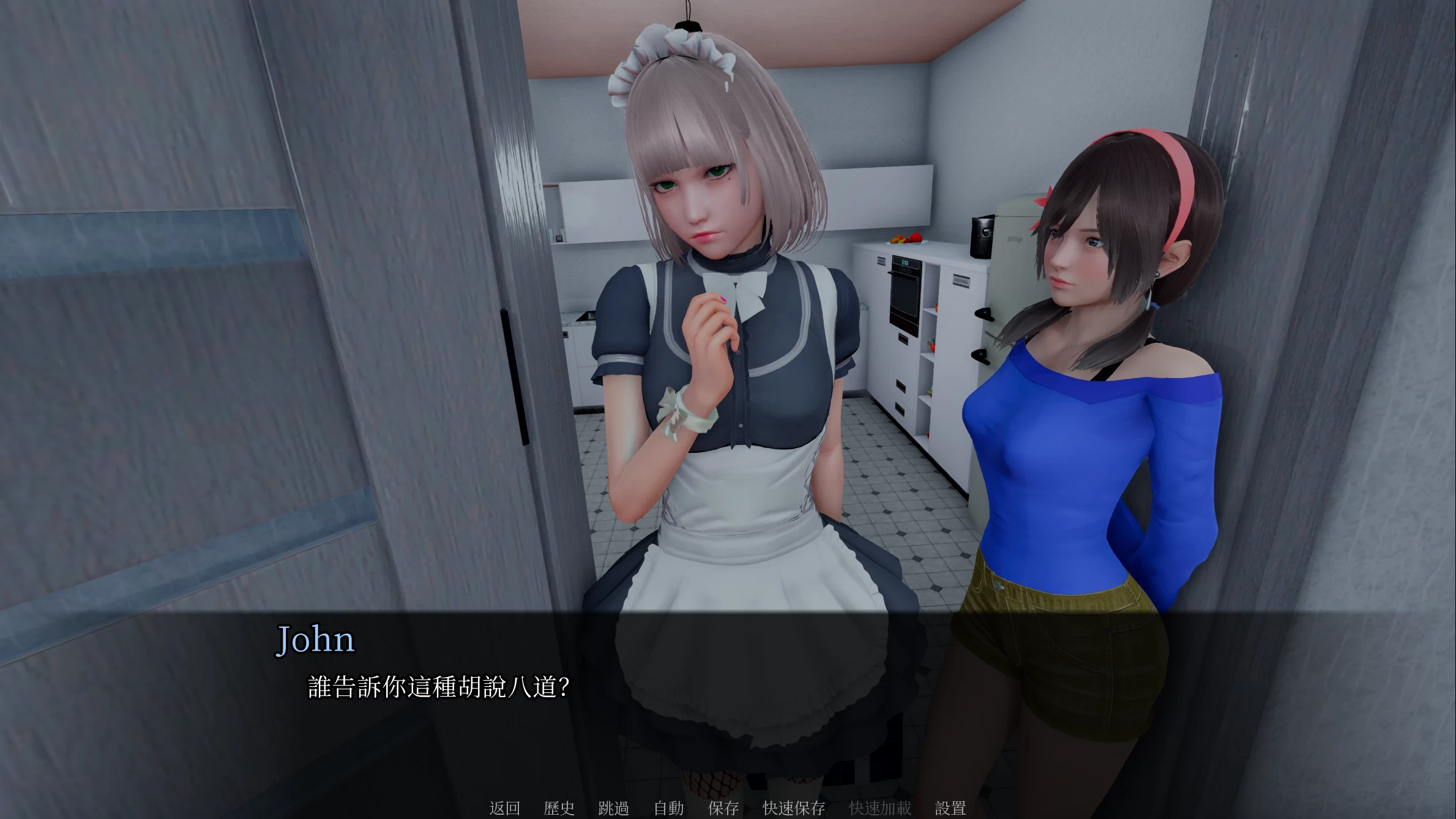Choose 設置 from the quick menu
Screen dimensions: 1456x819
pos(950,808)
